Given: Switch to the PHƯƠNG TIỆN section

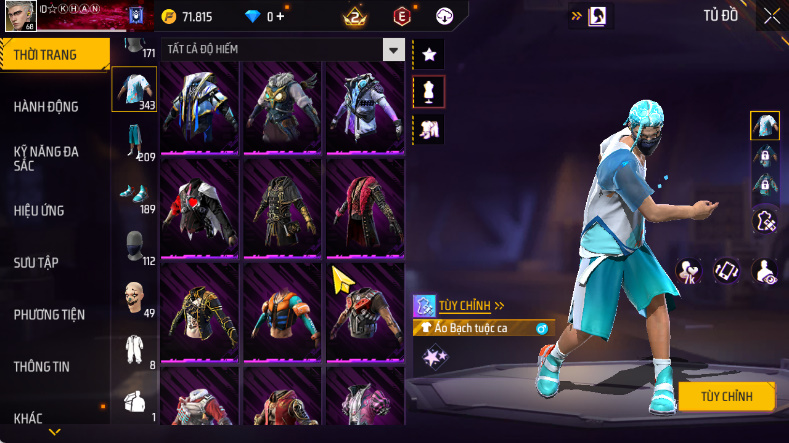Looking at the screenshot, I should [x=49, y=314].
